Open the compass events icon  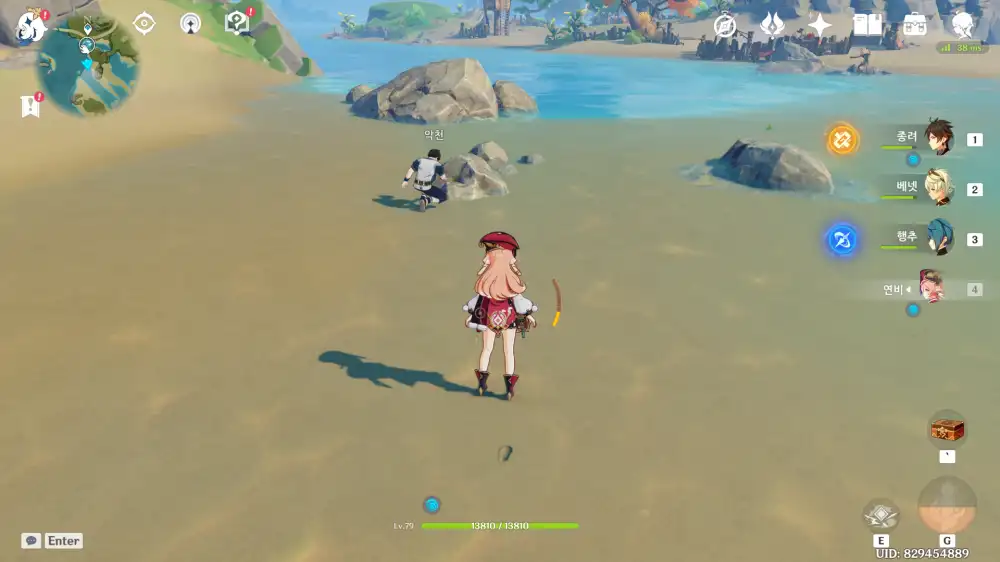pos(725,26)
